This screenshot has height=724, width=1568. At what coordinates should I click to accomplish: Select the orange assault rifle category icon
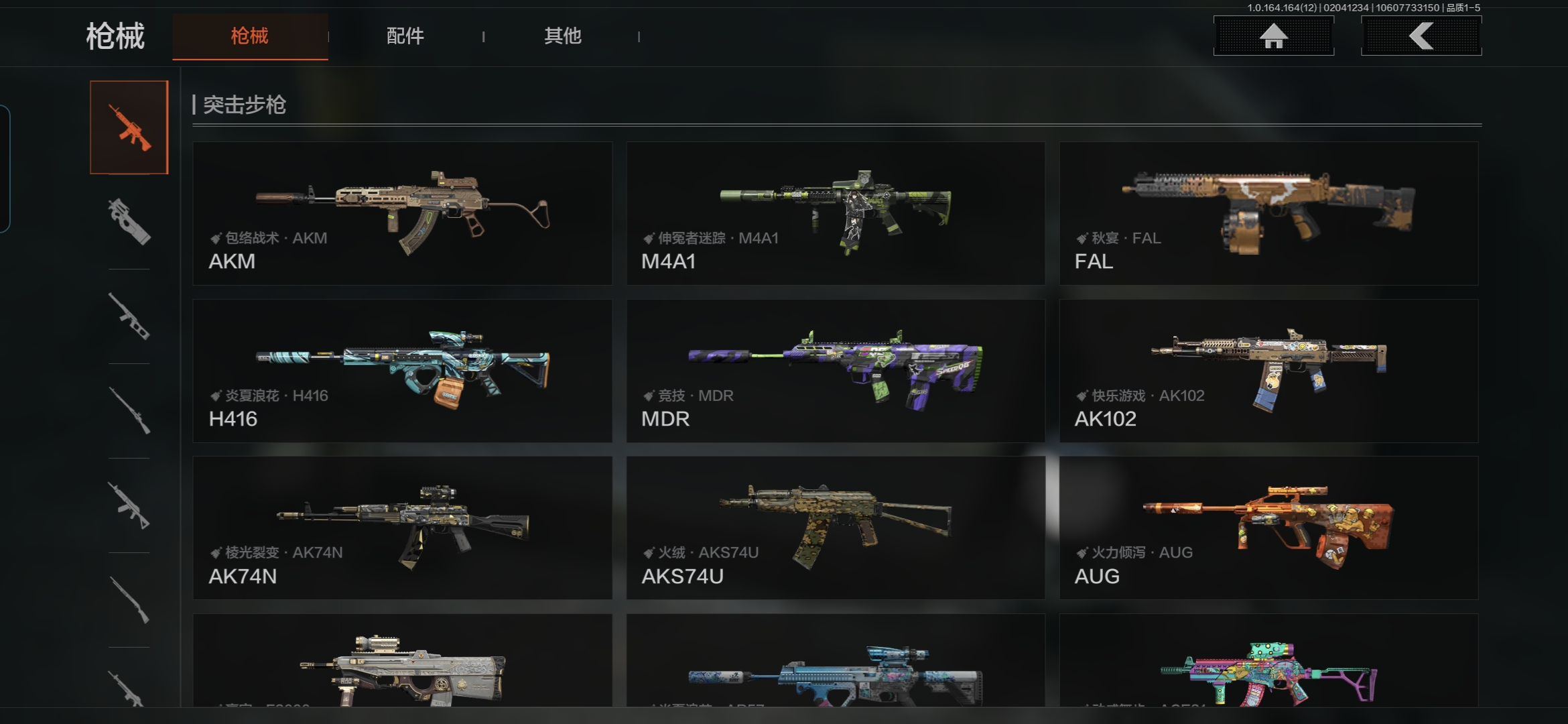click(129, 127)
